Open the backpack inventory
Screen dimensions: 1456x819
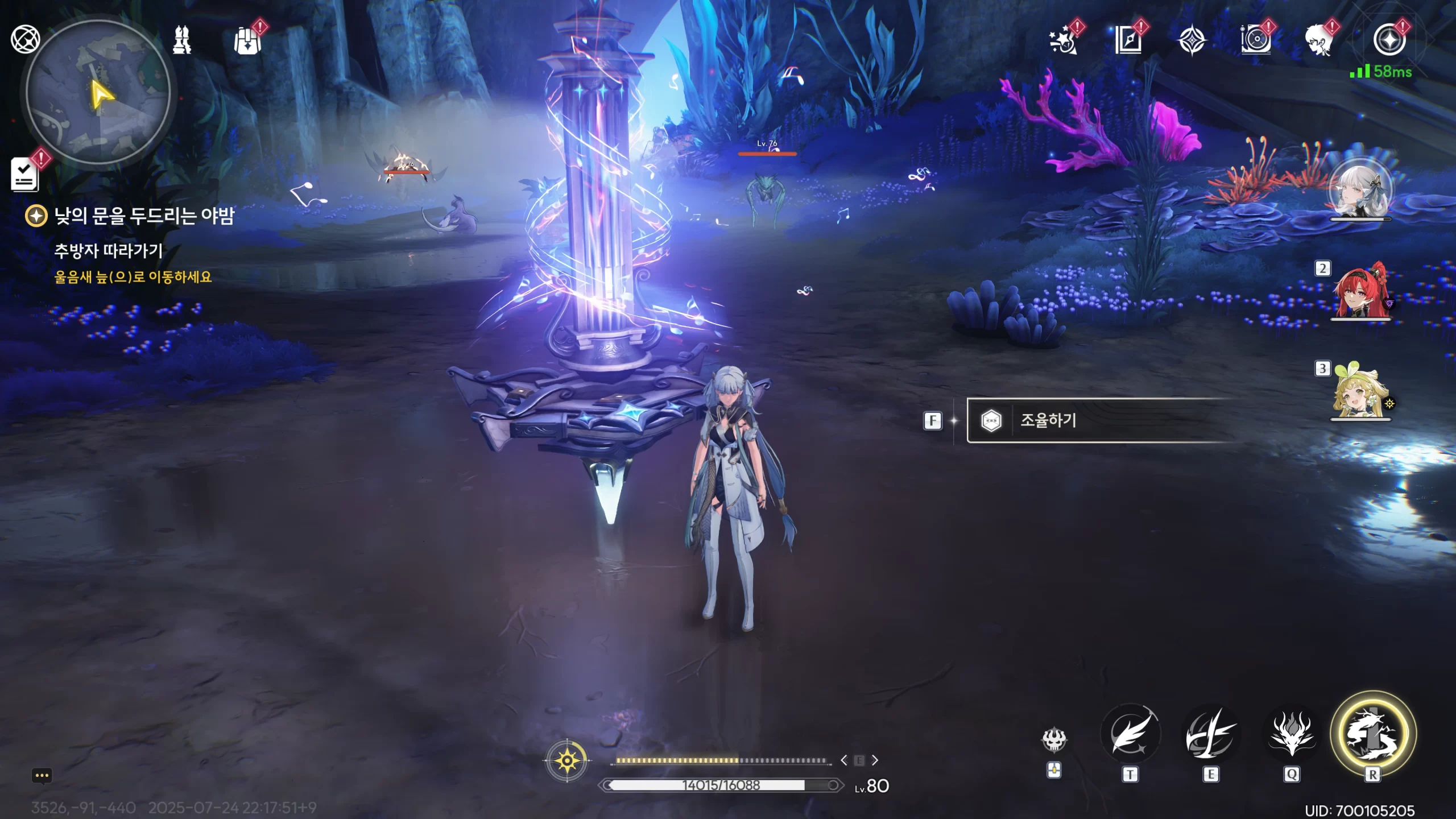click(x=247, y=41)
